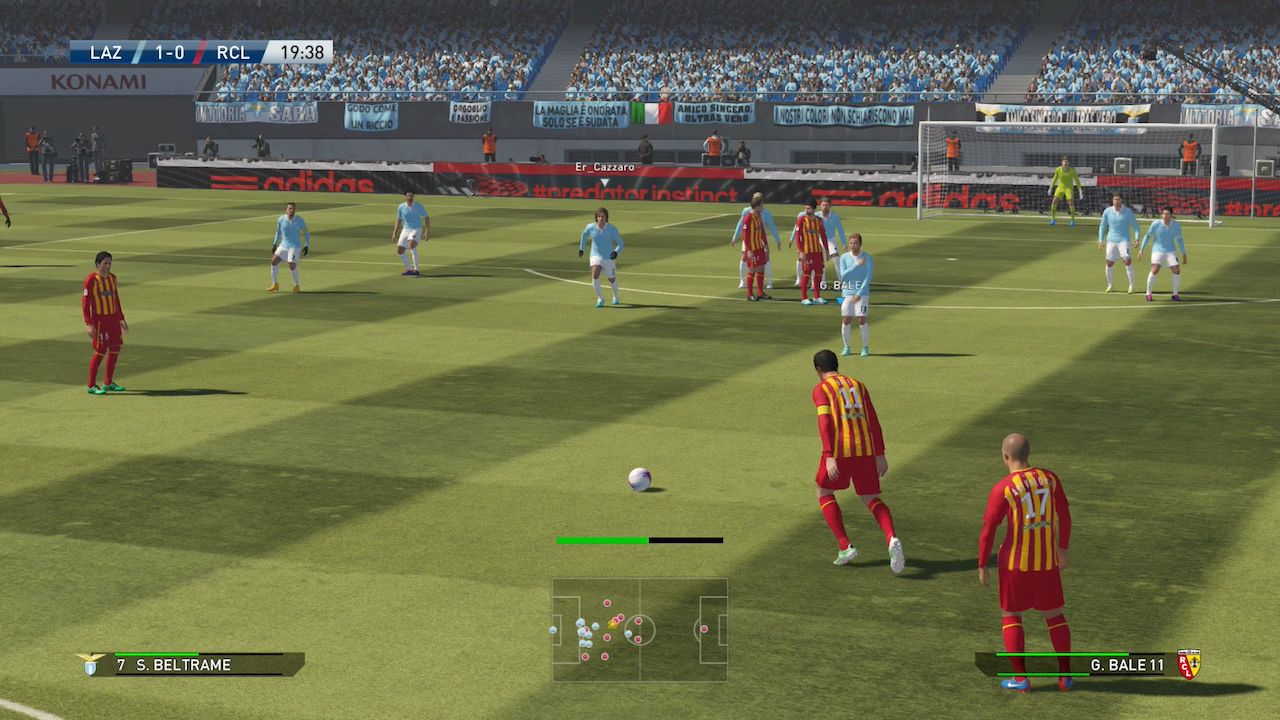Select the RC Lens crest beside G. Bale
Image resolution: width=1280 pixels, height=720 pixels.
[x=1189, y=664]
